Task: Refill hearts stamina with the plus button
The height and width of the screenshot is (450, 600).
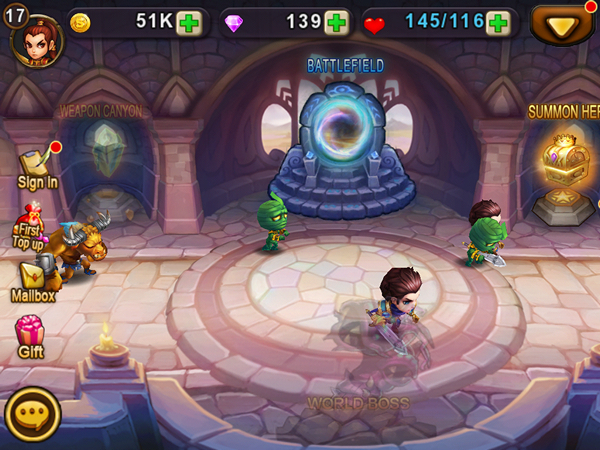Action: point(497,24)
